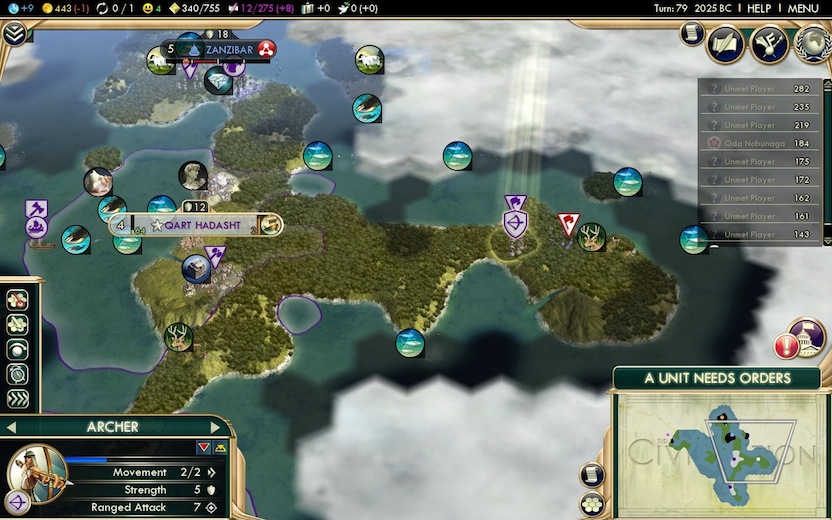This screenshot has width=832, height=520.
Task: Choose the alarm clock unit action
Action: (x=17, y=374)
